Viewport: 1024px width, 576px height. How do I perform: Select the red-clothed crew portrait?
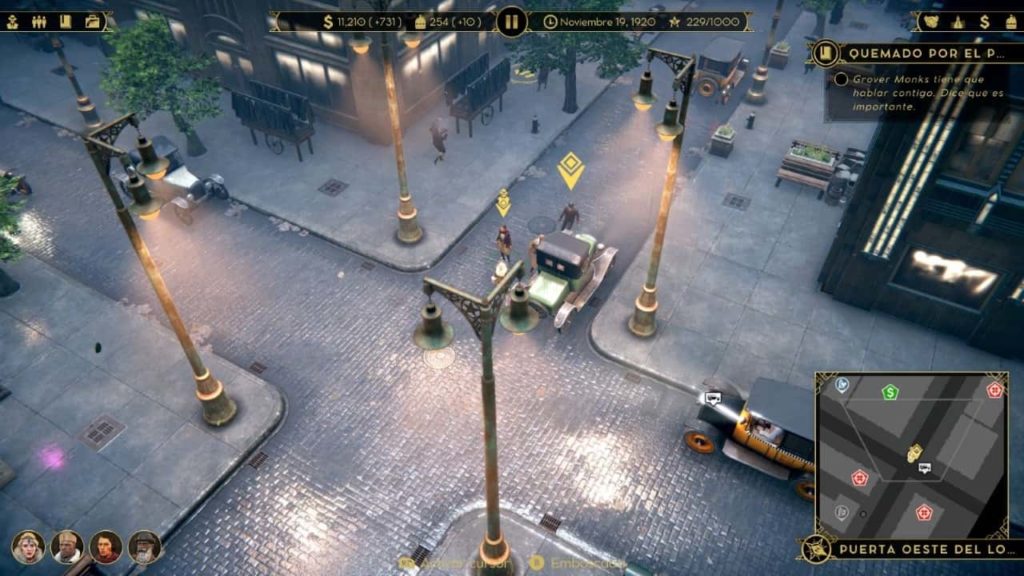click(105, 546)
